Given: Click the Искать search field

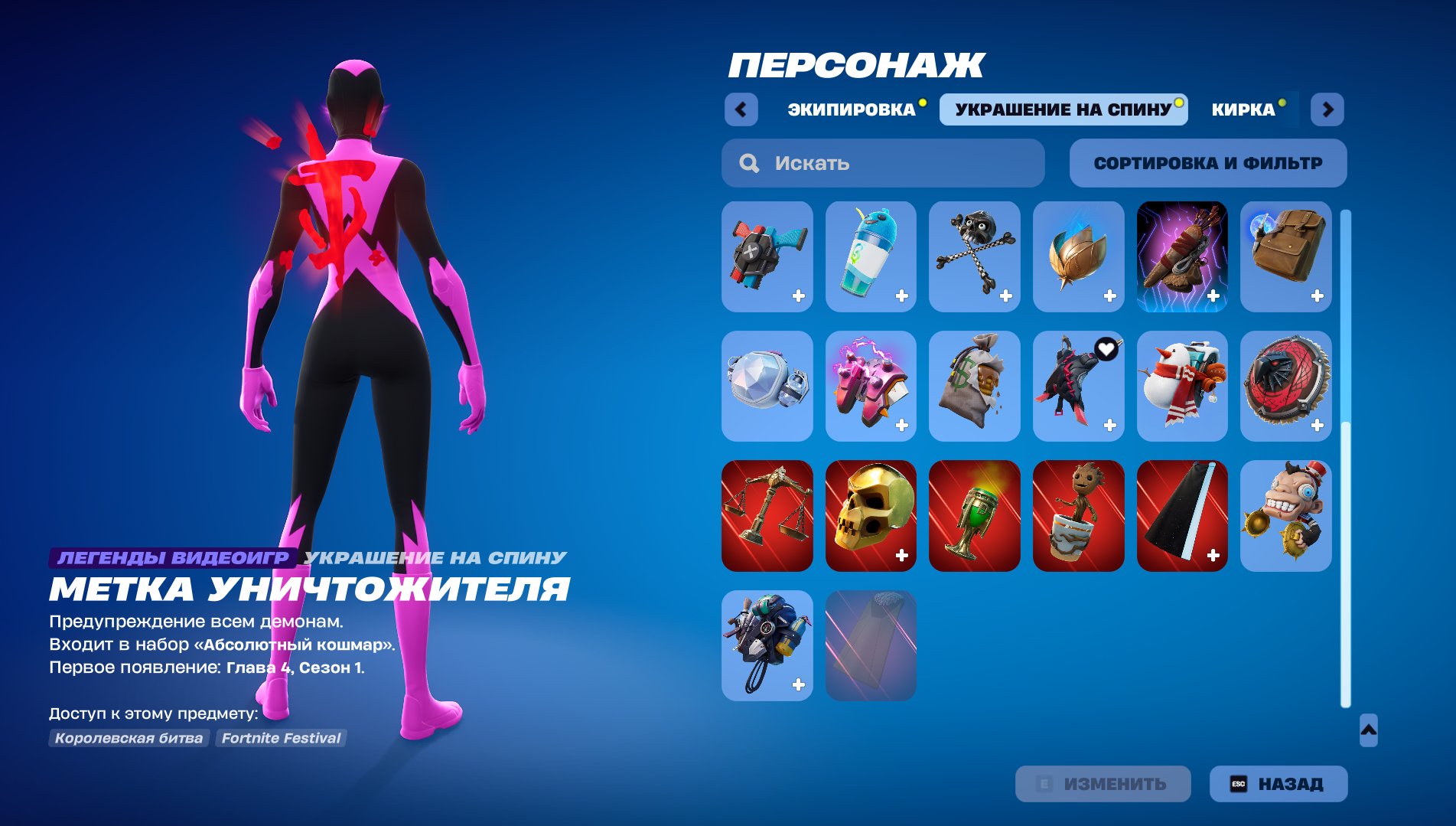Looking at the screenshot, I should point(880,162).
